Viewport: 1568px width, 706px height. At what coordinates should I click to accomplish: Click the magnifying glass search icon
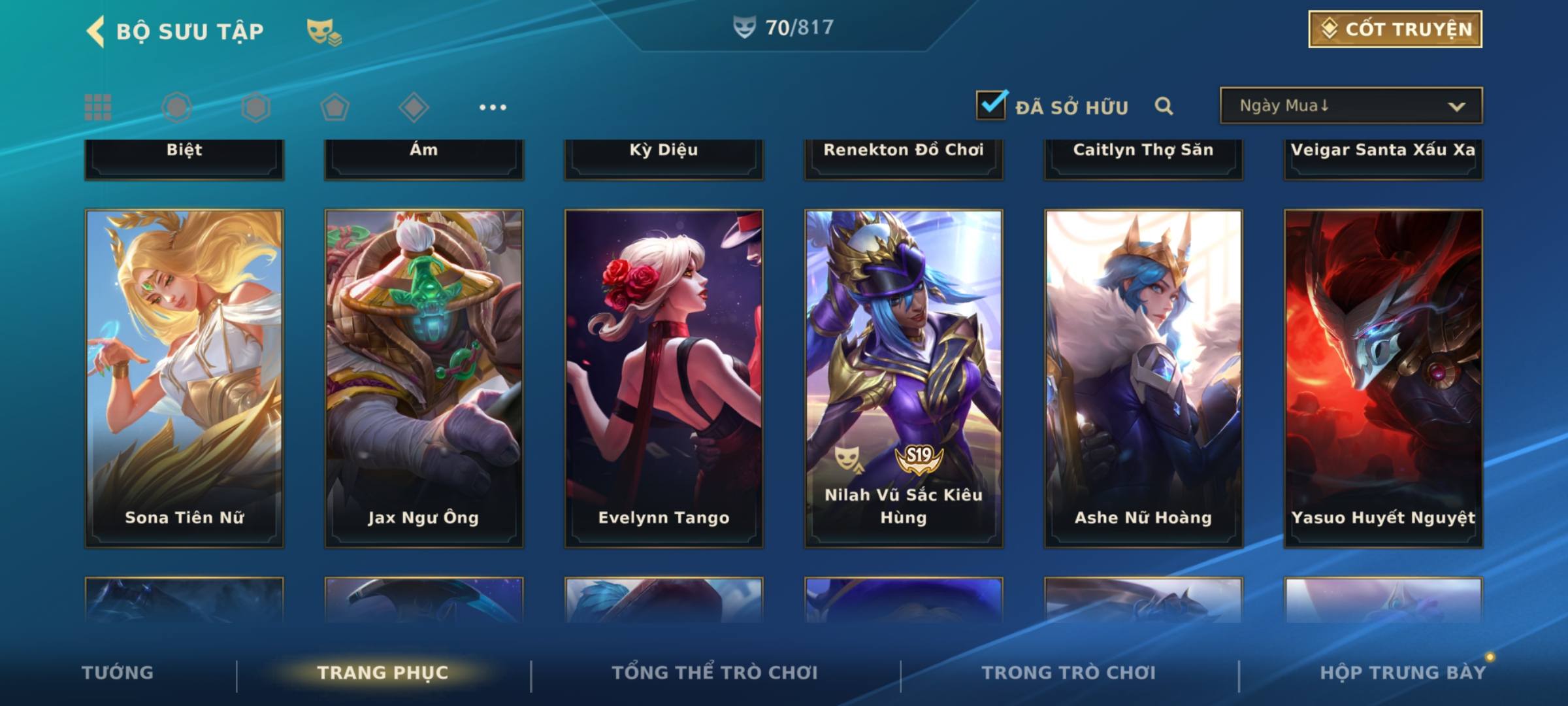pyautogui.click(x=1164, y=106)
